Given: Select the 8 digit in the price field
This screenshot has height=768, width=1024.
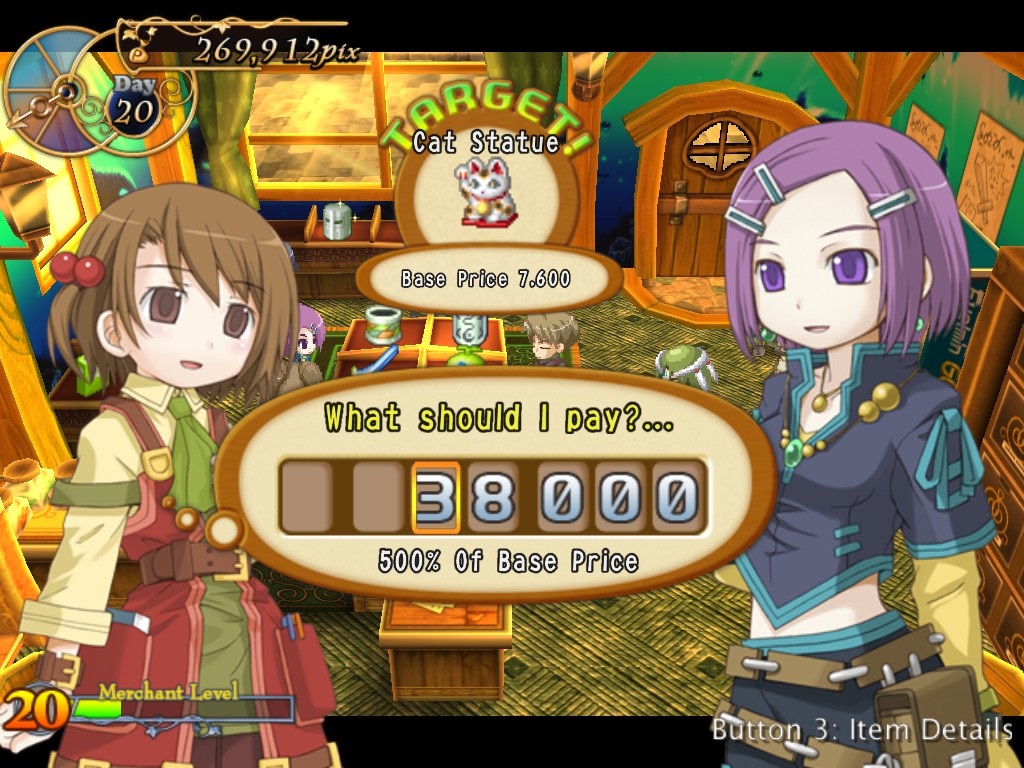Looking at the screenshot, I should 494,497.
